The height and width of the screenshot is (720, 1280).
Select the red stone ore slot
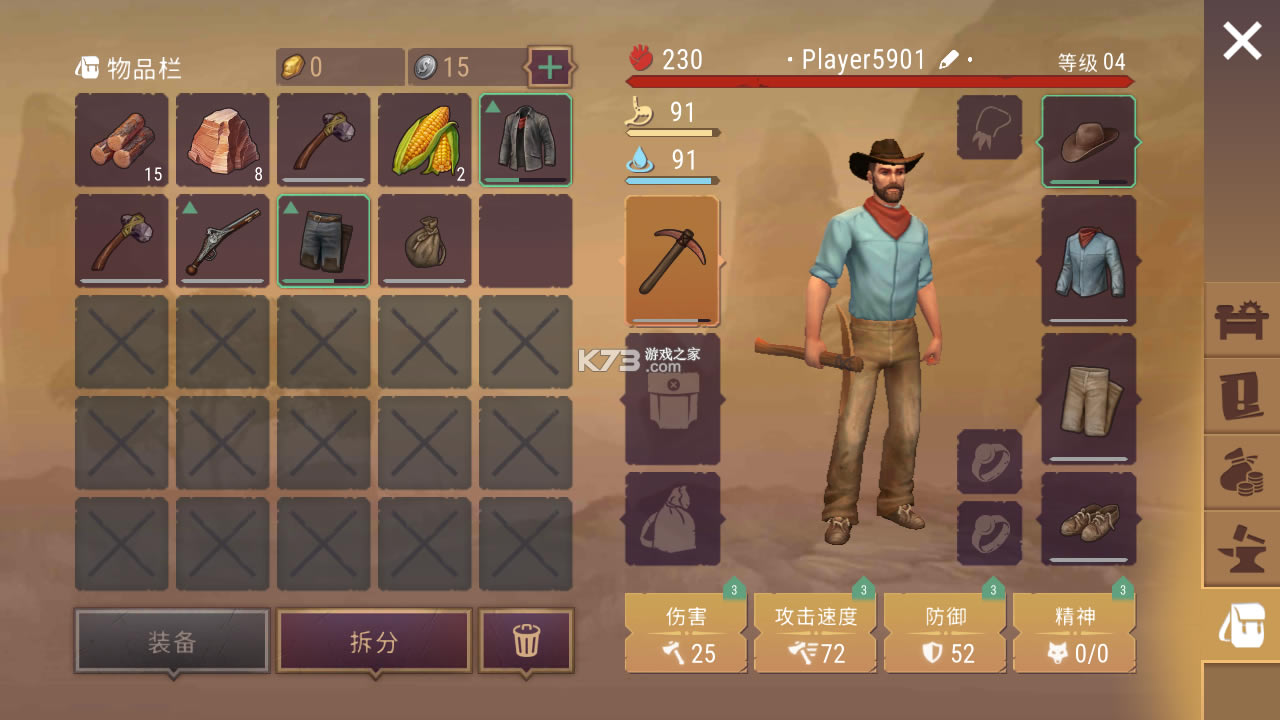coord(223,140)
